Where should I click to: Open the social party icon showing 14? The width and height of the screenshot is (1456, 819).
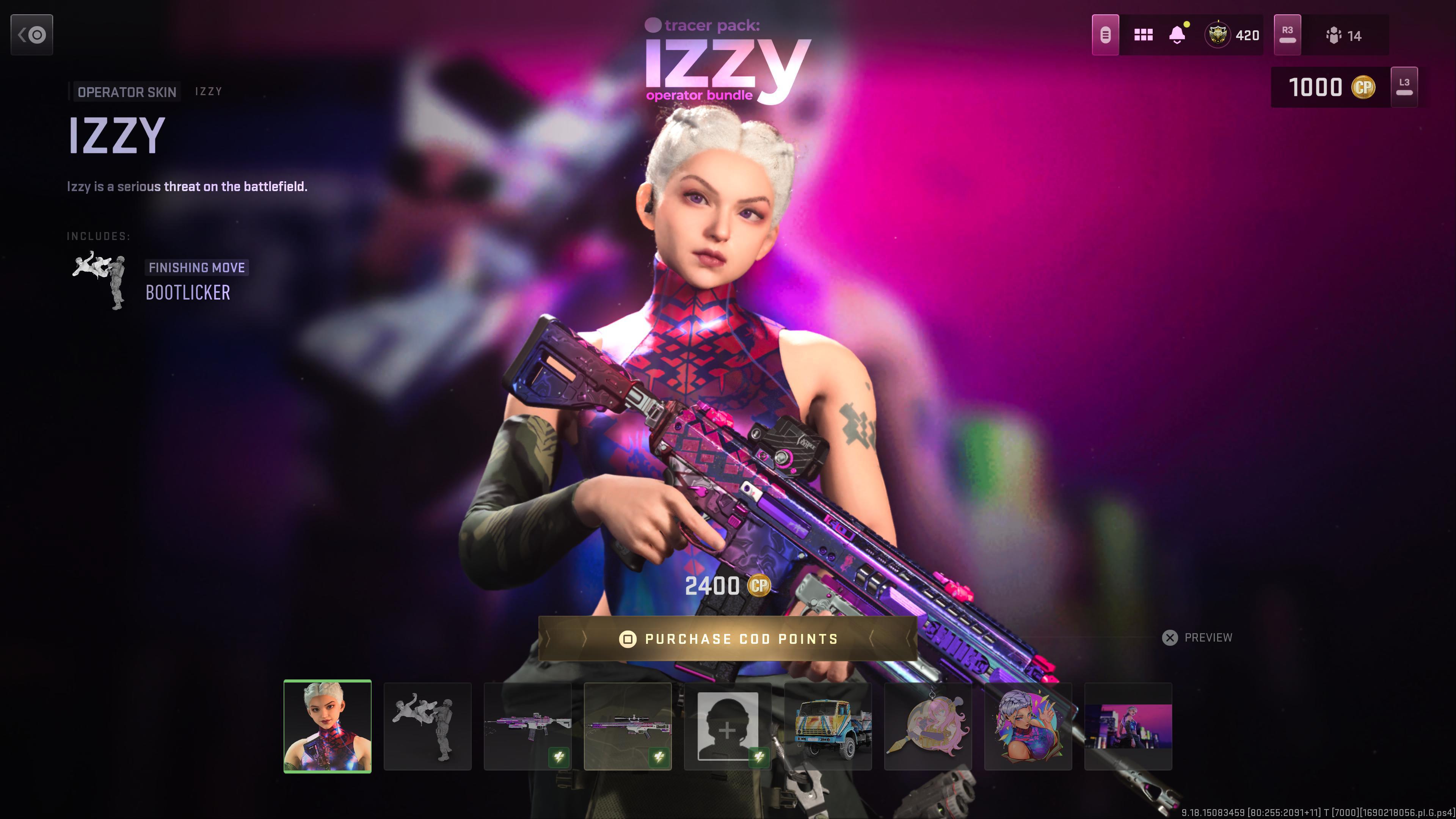pyautogui.click(x=1343, y=36)
